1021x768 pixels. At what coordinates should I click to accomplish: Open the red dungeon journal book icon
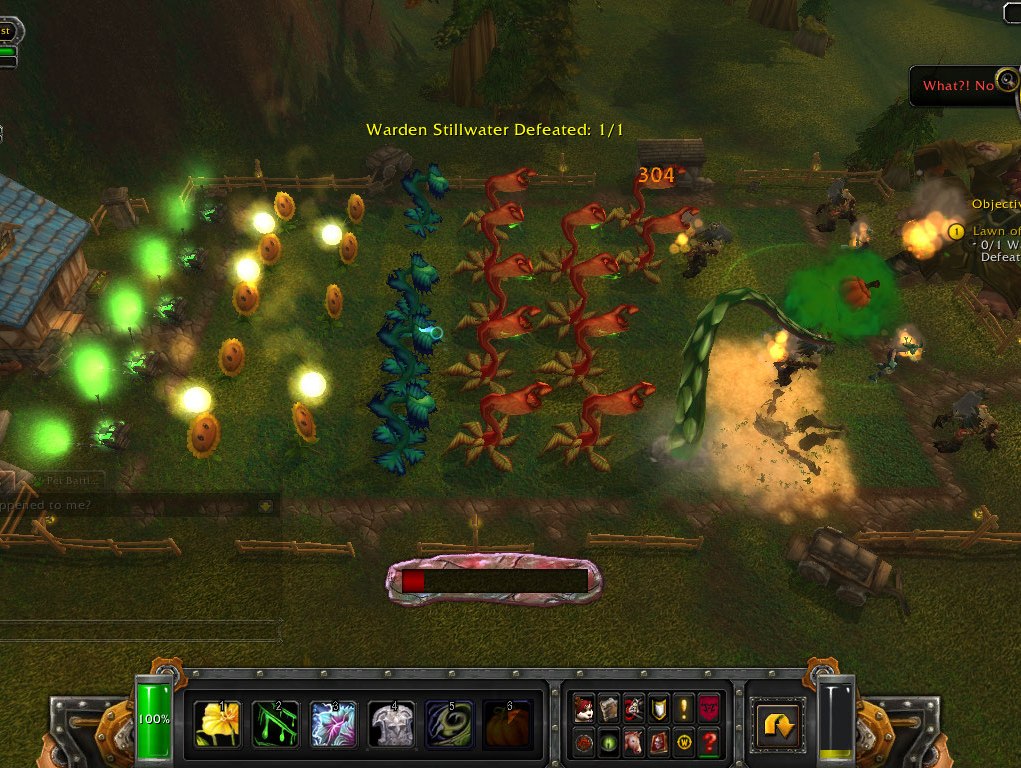657,742
